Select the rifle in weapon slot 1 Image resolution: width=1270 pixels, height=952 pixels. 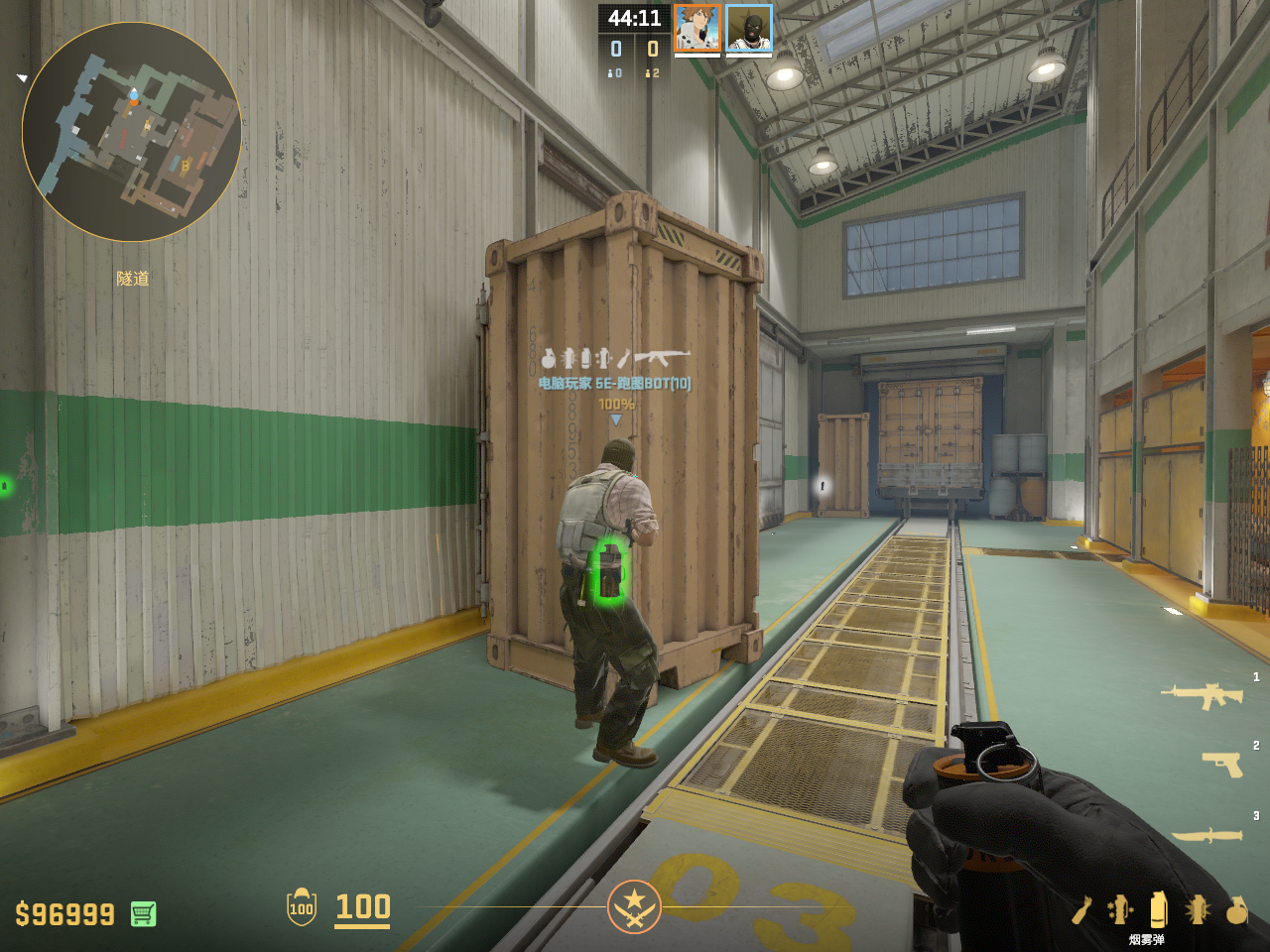tap(1202, 696)
